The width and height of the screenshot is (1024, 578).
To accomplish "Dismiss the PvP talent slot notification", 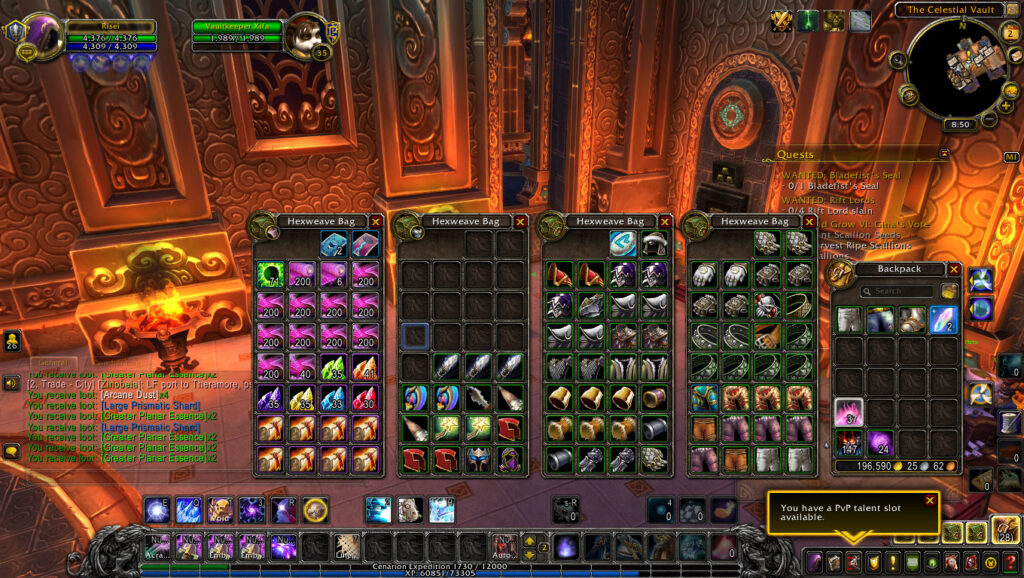I will coord(929,500).
